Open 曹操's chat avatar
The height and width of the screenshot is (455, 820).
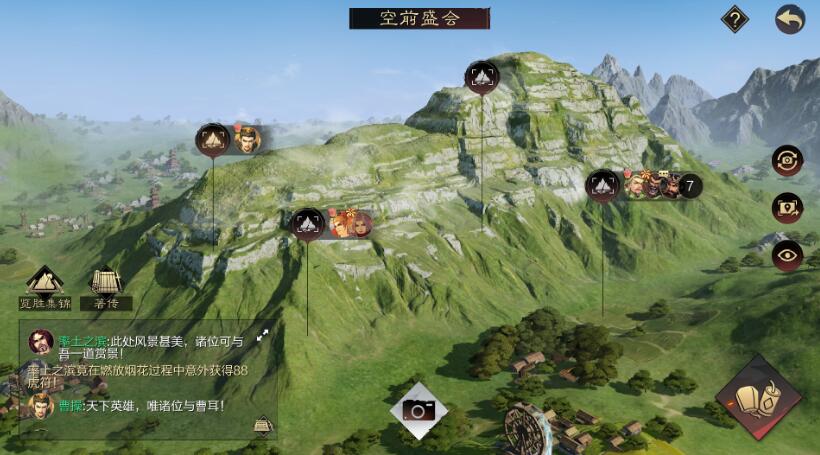tap(41, 406)
